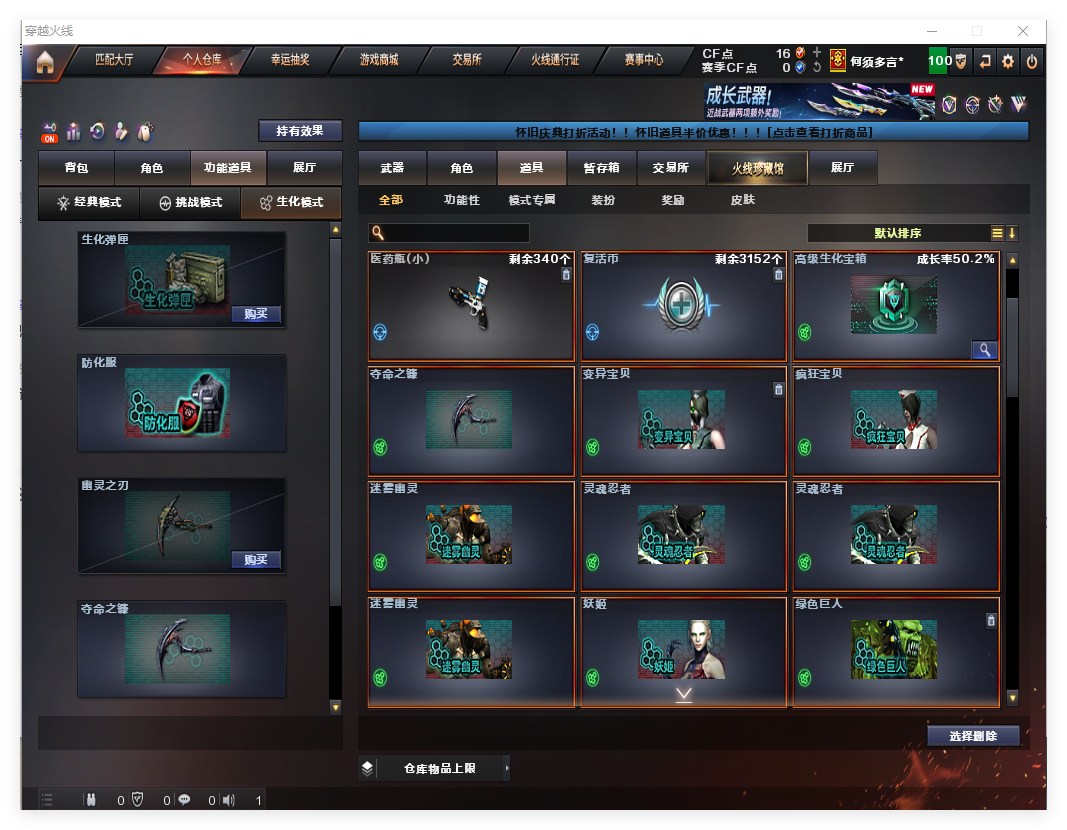The image size is (1067, 830).
Task: Go to the home lobby icon
Action: [44, 62]
